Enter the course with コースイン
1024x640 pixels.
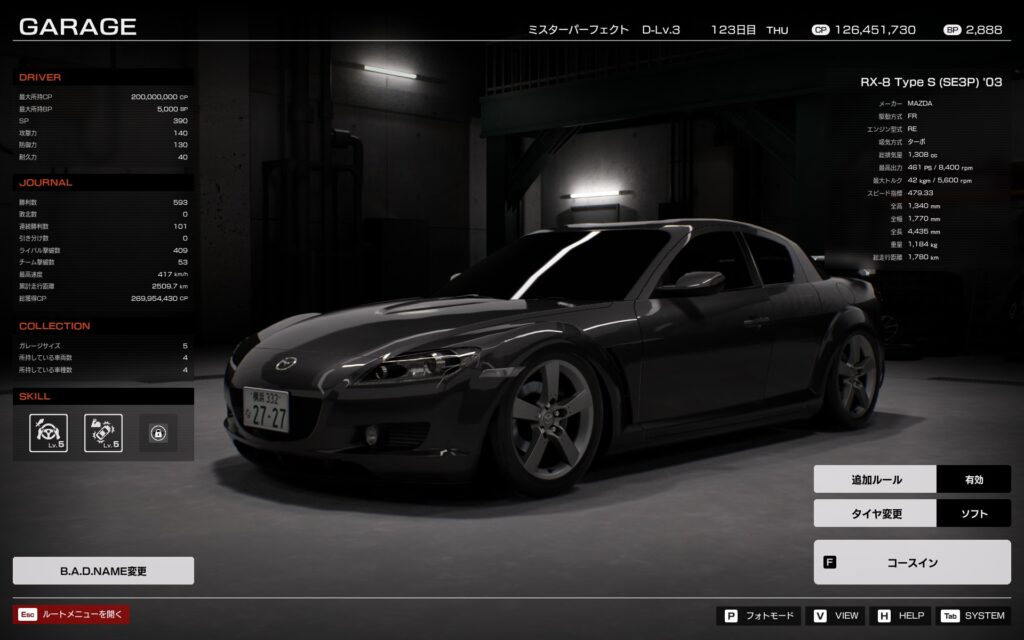tap(912, 562)
